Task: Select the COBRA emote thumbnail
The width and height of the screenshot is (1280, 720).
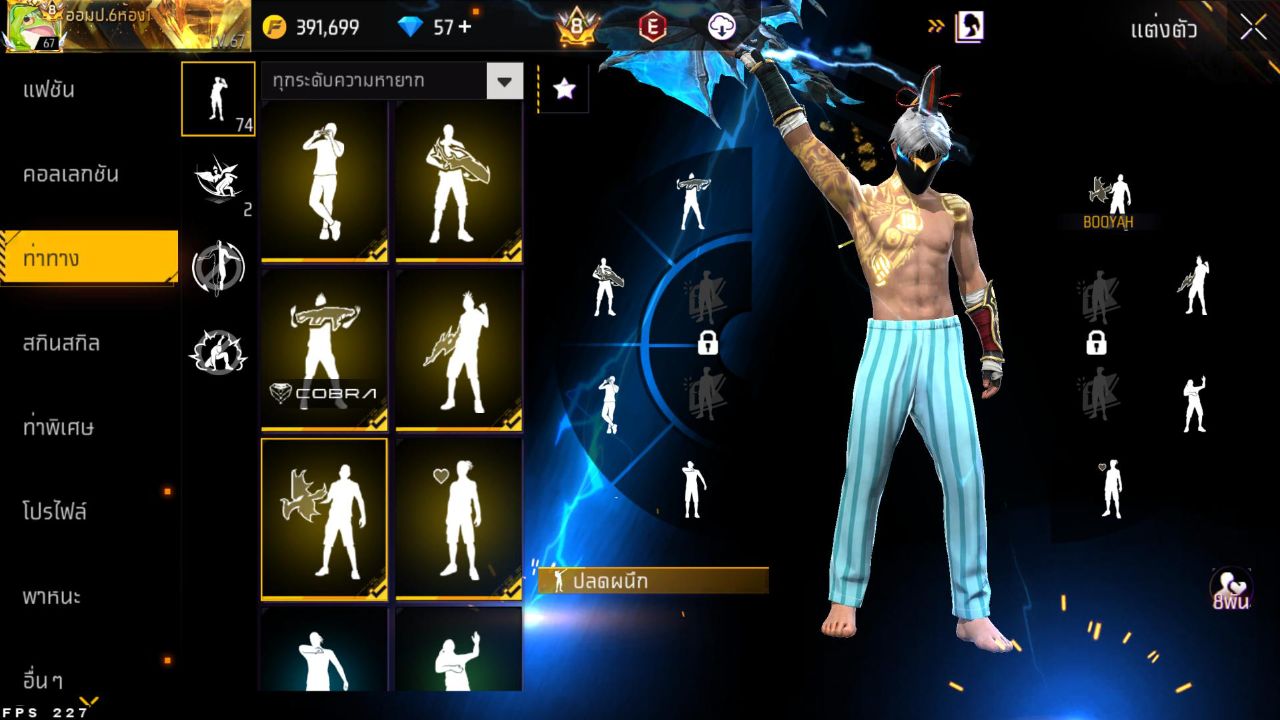Action: tap(322, 348)
